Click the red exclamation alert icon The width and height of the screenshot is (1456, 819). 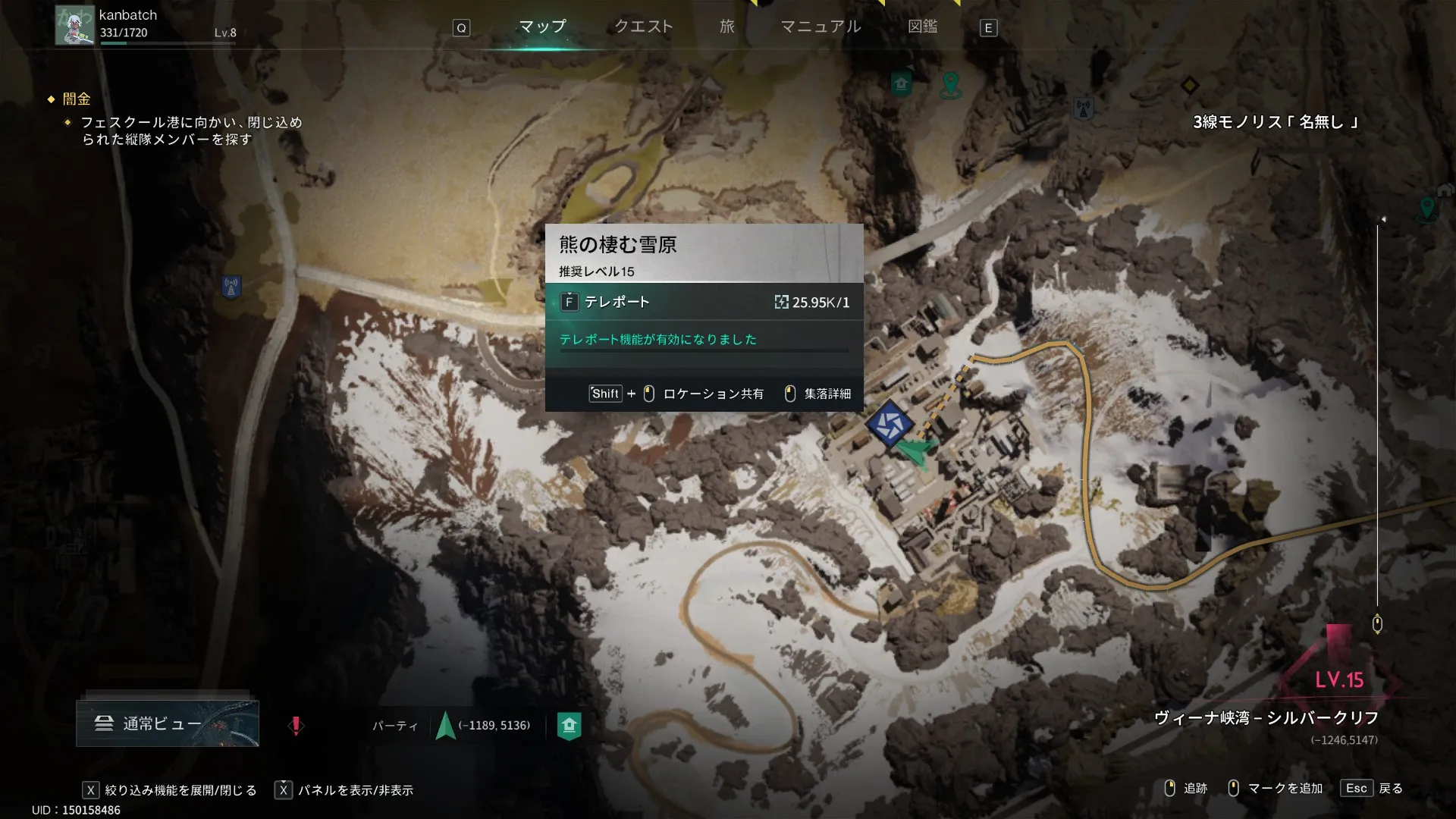tap(296, 726)
